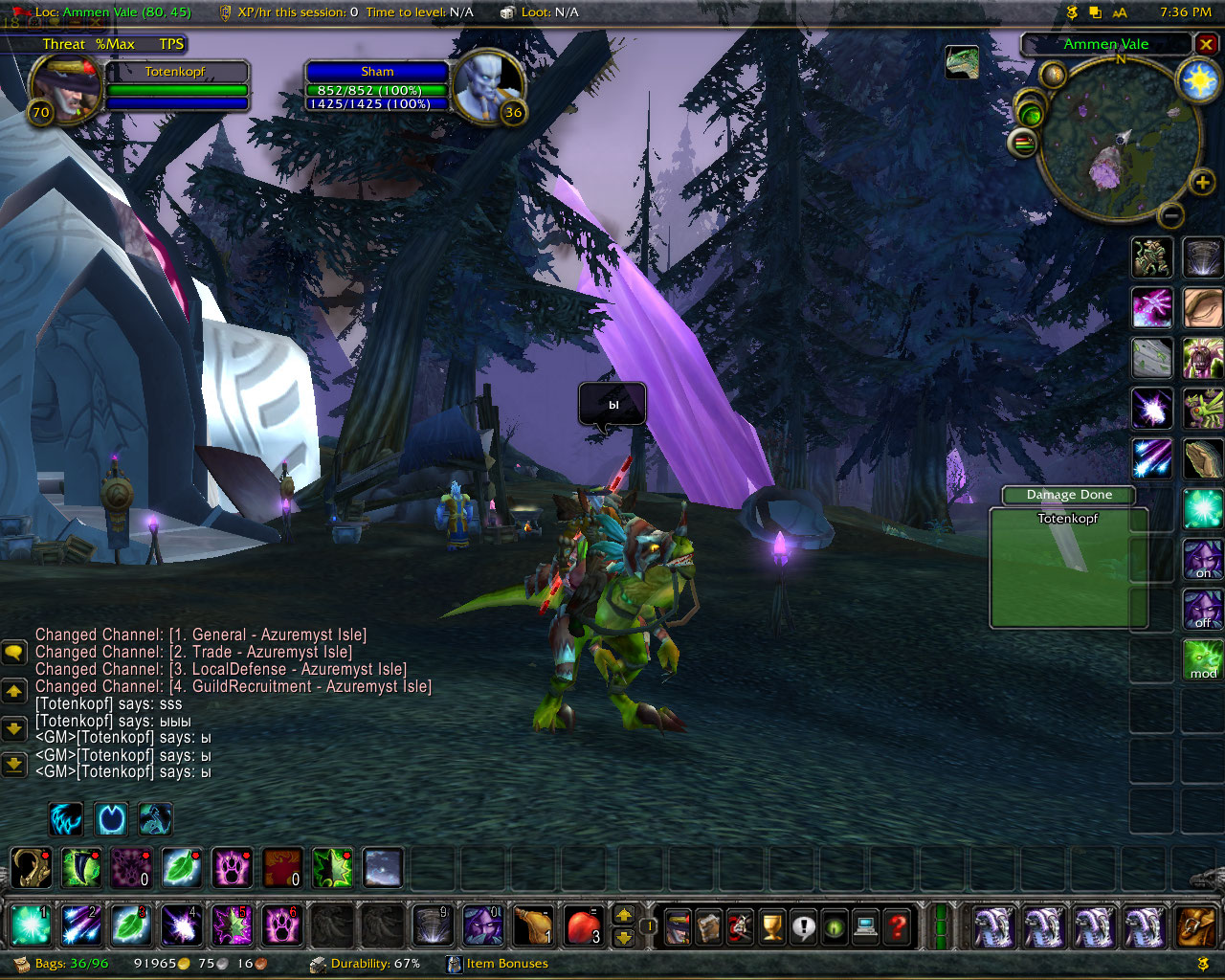This screenshot has height=980, width=1225.
Task: Open the Damage Done meter header
Action: [x=1068, y=495]
